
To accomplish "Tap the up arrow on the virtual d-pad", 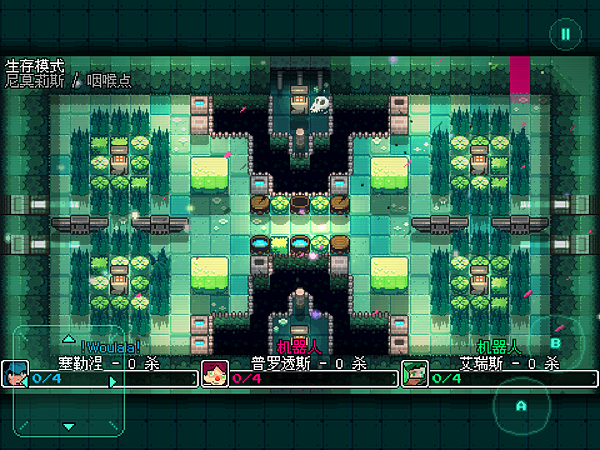I will pos(68,338).
